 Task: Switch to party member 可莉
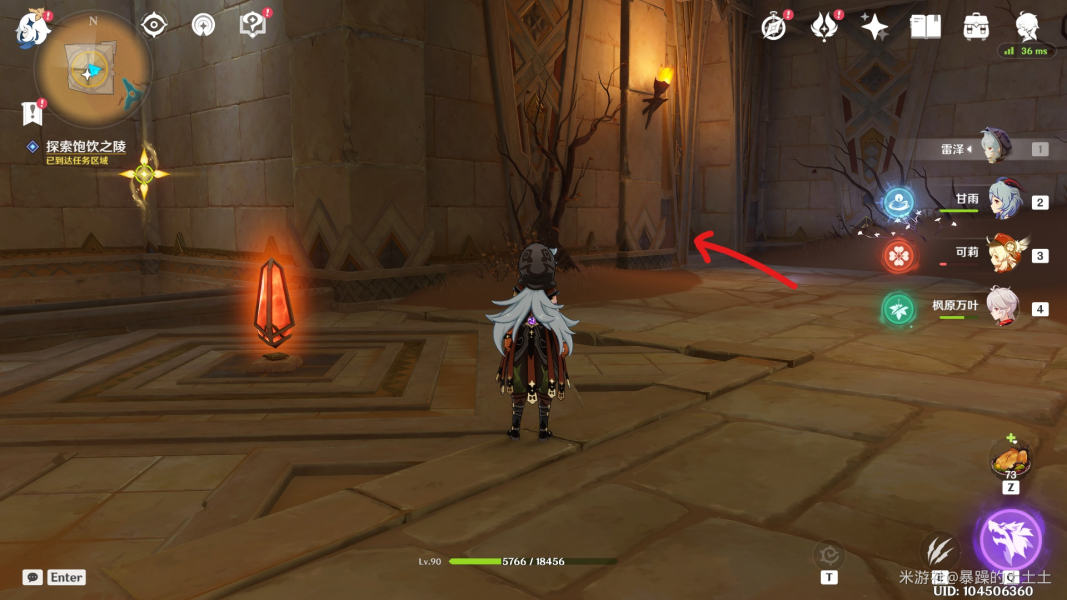tap(1003, 255)
